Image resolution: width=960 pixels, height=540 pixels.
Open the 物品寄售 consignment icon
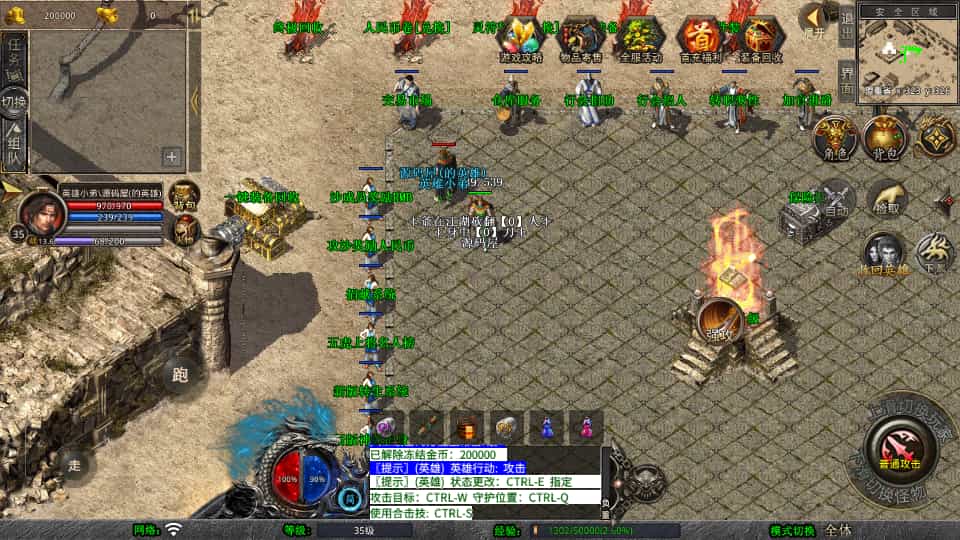580,40
